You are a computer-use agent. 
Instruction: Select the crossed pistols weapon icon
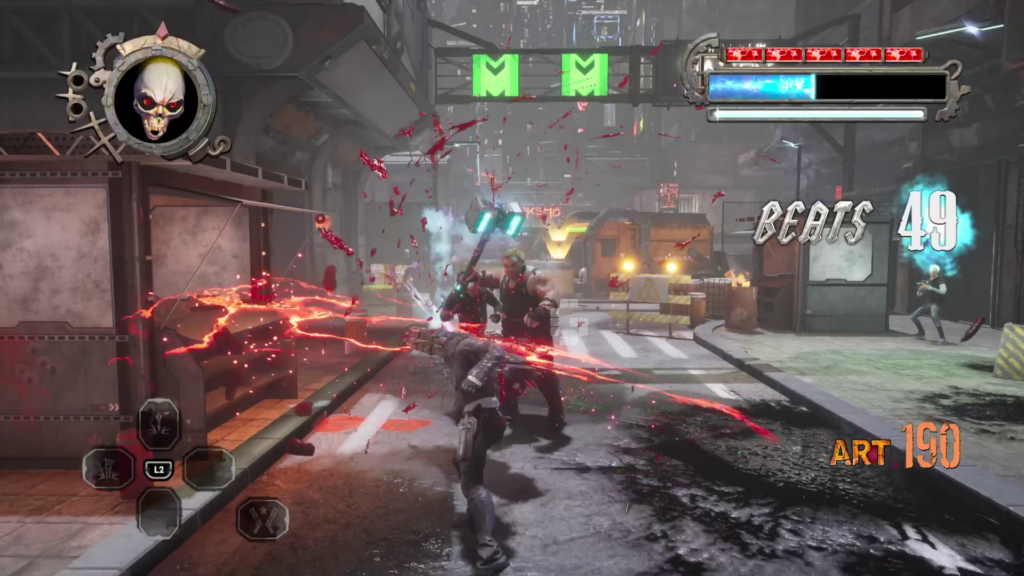tap(263, 518)
